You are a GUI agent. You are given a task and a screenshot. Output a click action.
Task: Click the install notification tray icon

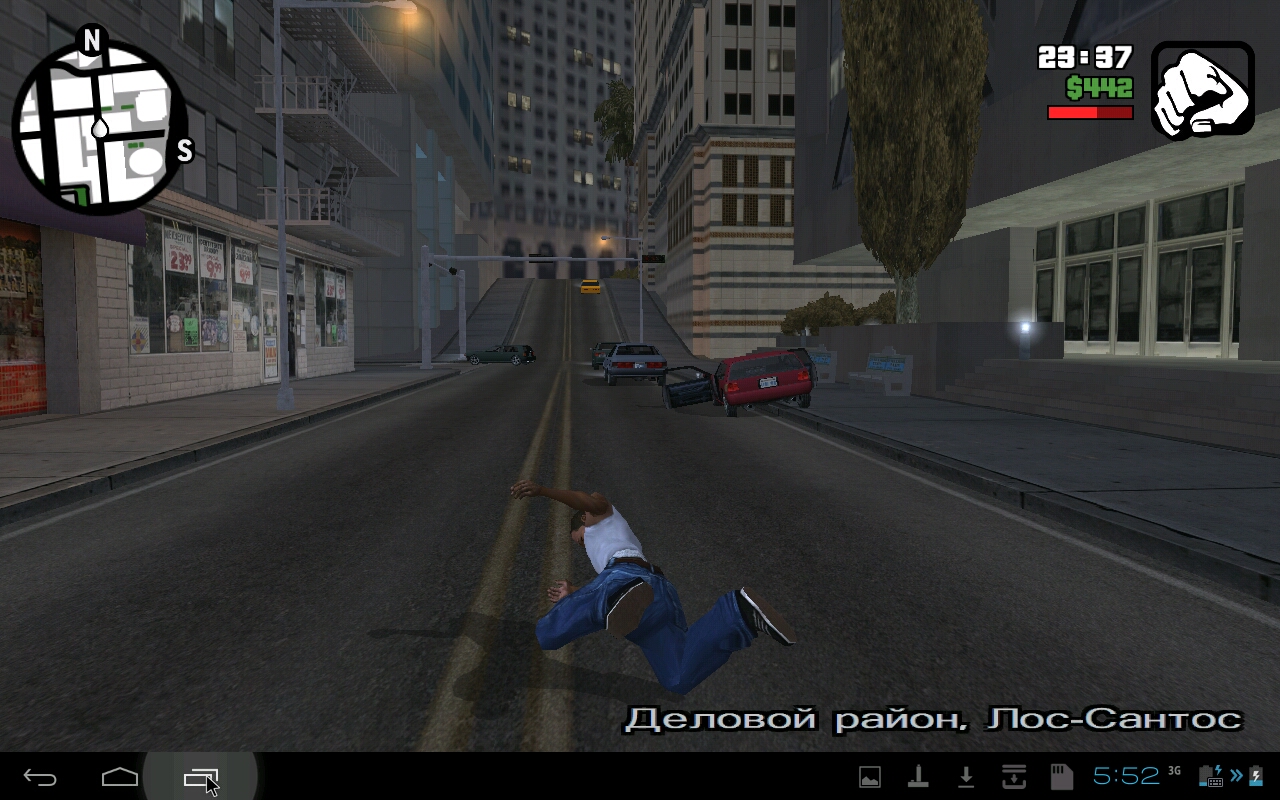point(1013,777)
